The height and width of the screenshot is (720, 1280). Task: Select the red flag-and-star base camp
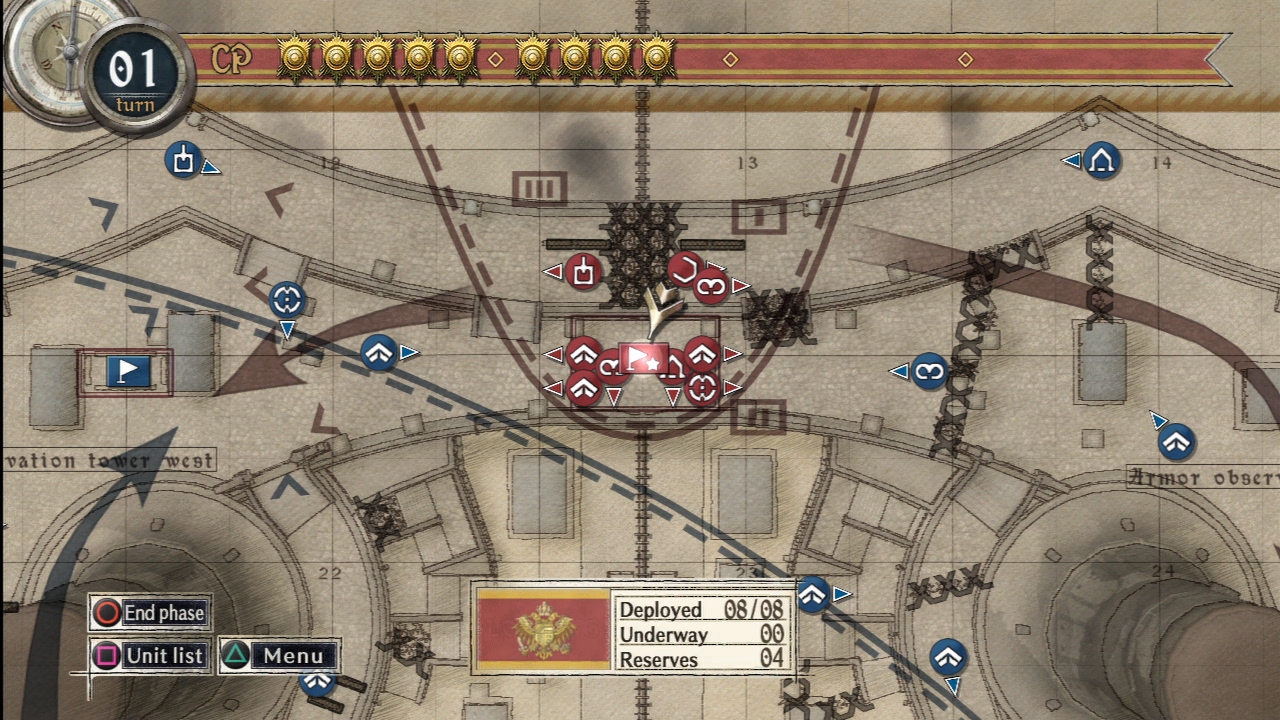pos(642,358)
